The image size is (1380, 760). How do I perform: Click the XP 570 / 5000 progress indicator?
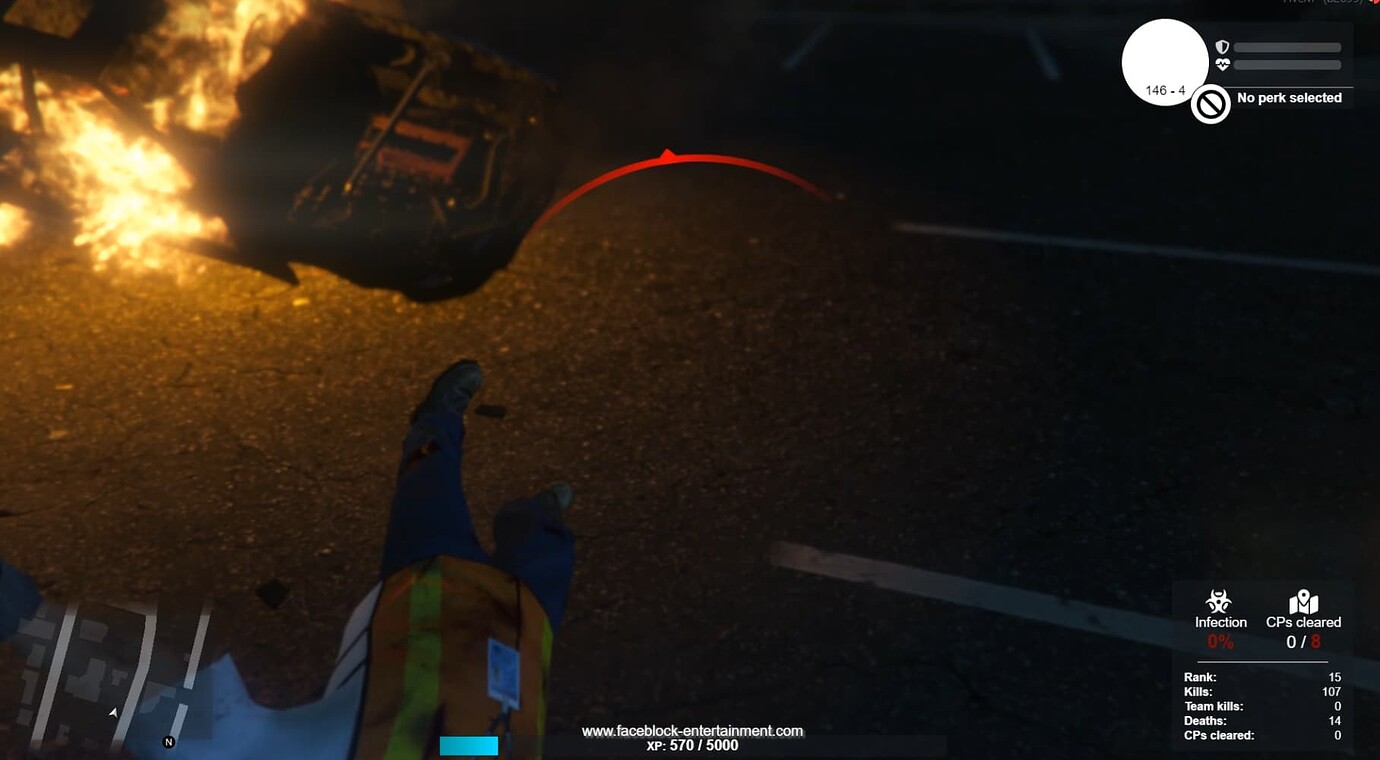(690, 745)
